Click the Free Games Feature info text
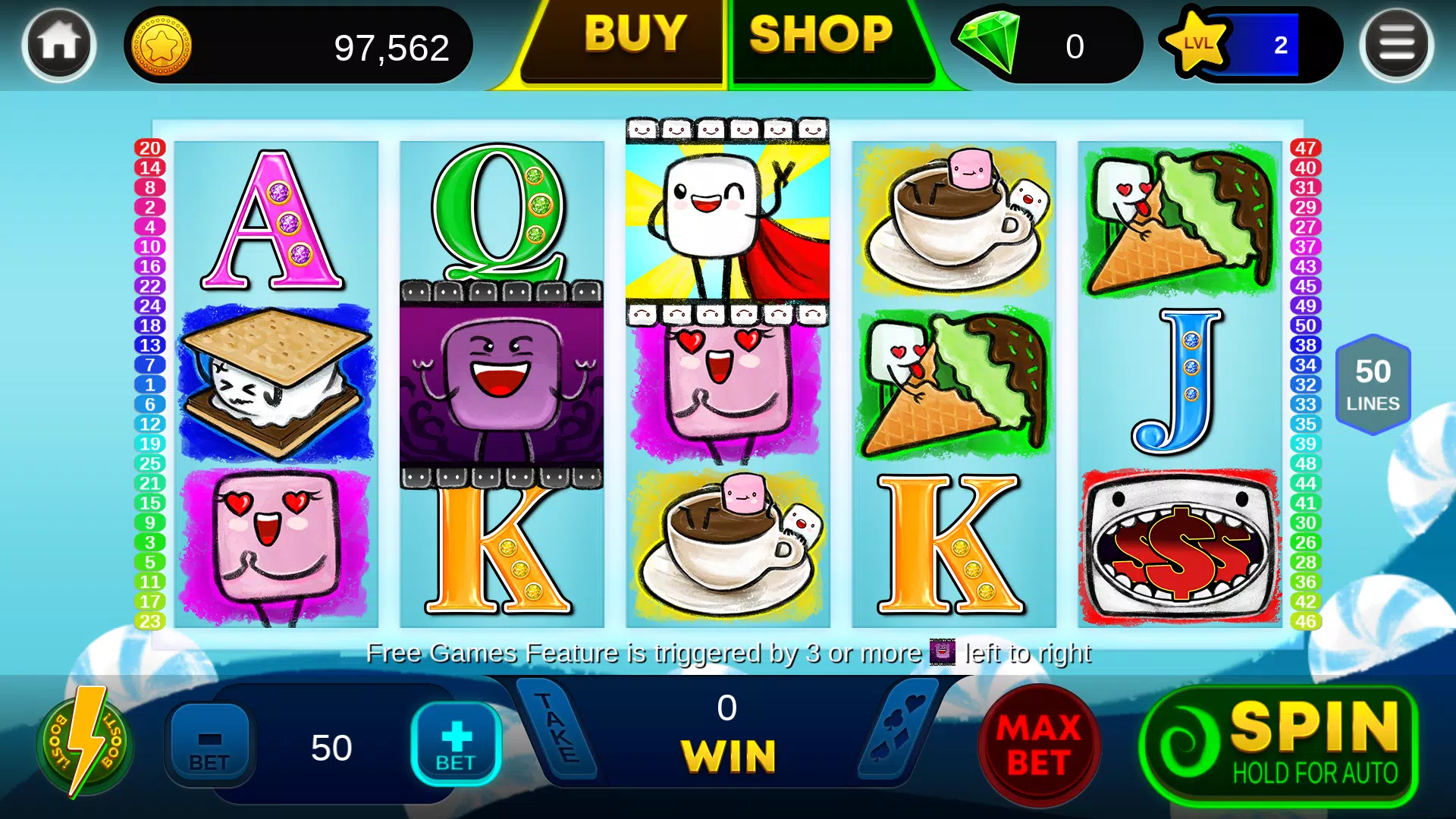The width and height of the screenshot is (1456, 819). (728, 652)
